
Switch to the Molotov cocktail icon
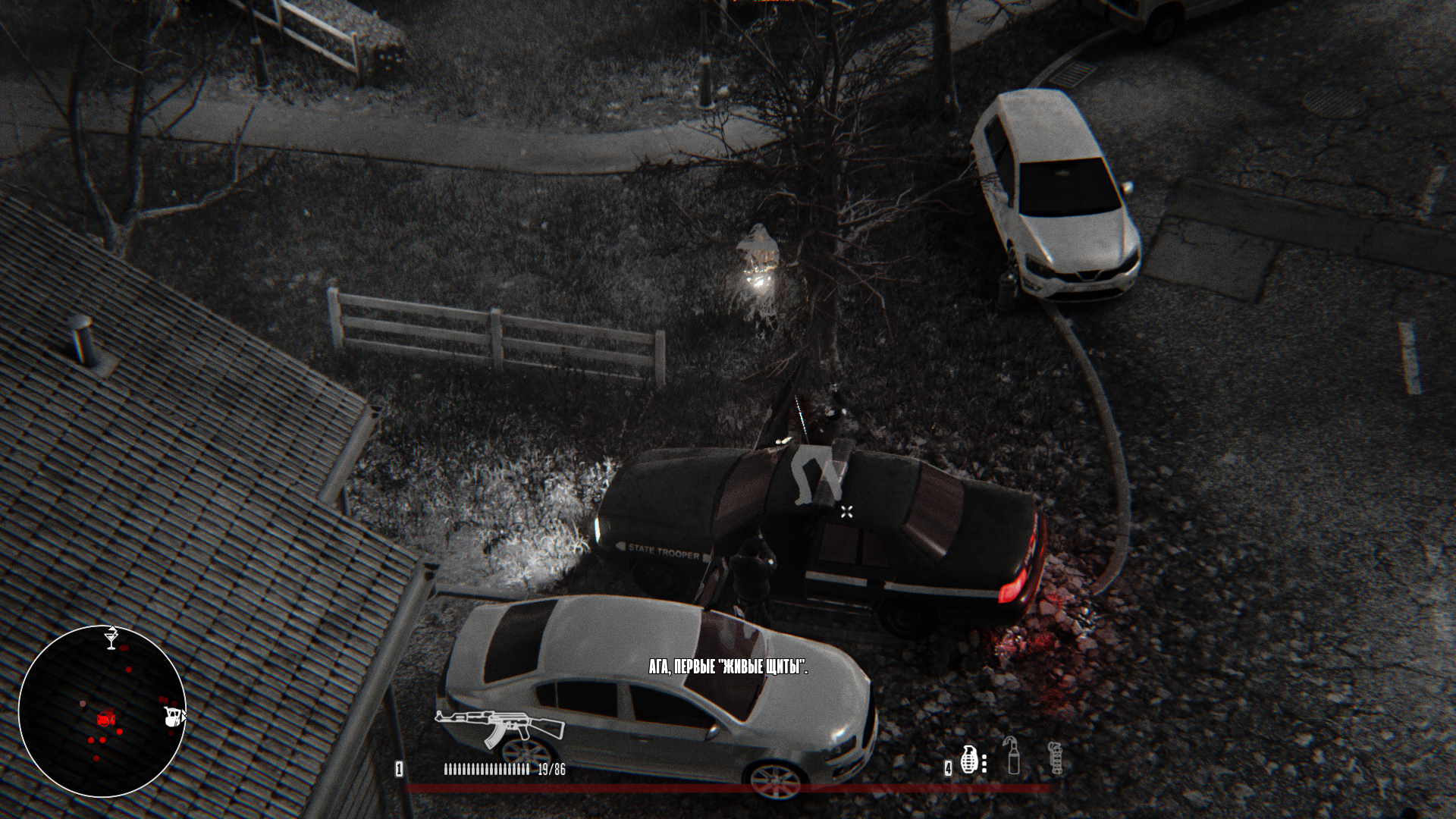1013,755
